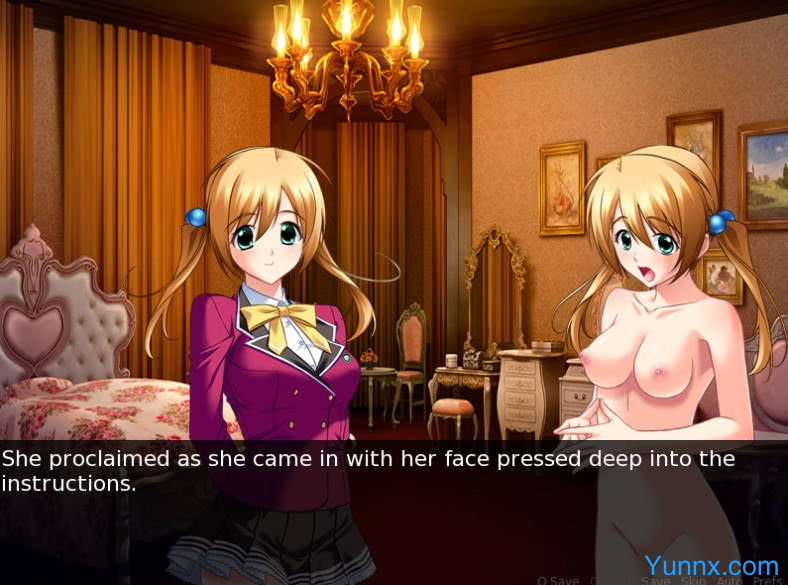Click the Q.Save quick menu button

[x=558, y=580]
